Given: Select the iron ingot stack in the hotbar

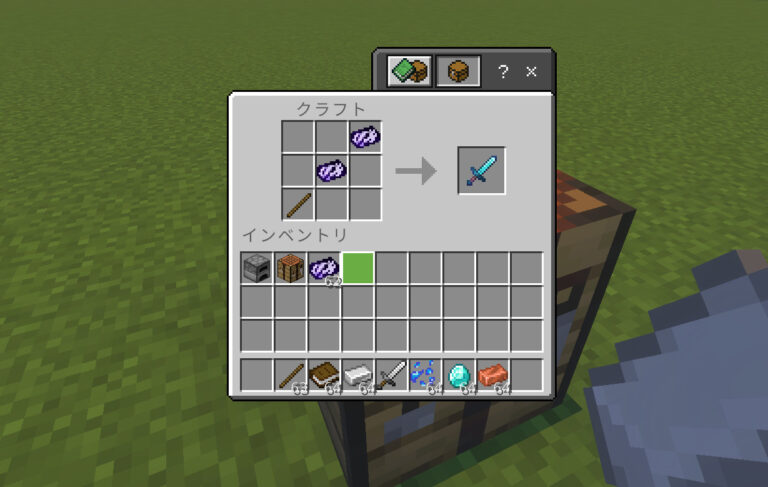Looking at the screenshot, I should [359, 375].
